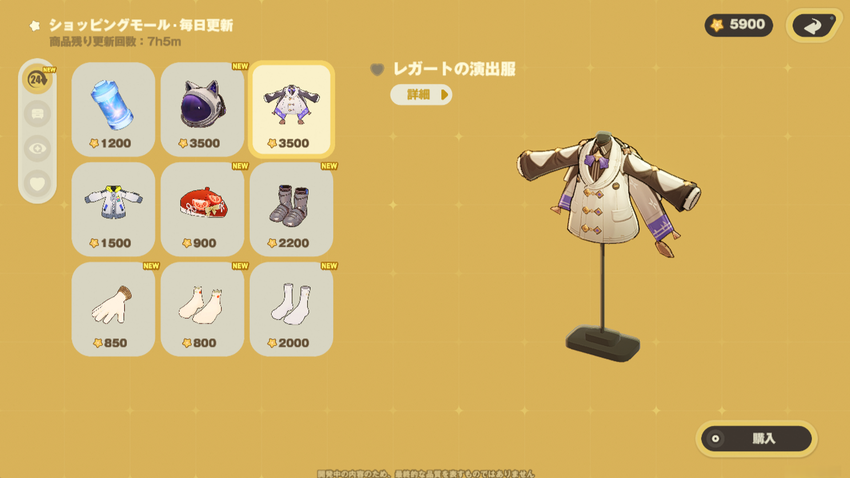The image size is (850, 478).
Task: Switch to the 24-hour daily shop tab
Action: pos(38,80)
